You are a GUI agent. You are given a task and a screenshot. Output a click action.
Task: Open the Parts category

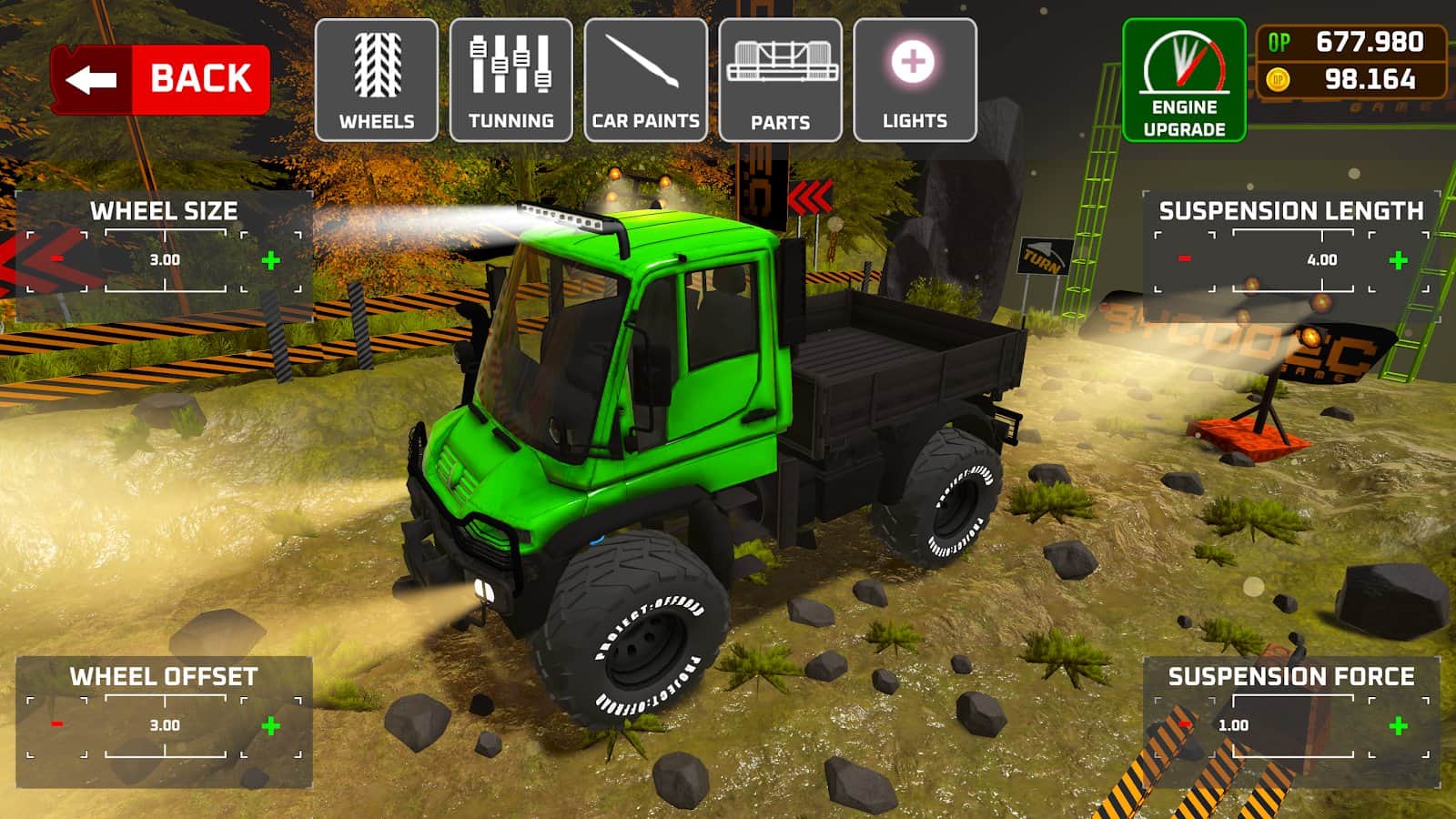(x=780, y=80)
